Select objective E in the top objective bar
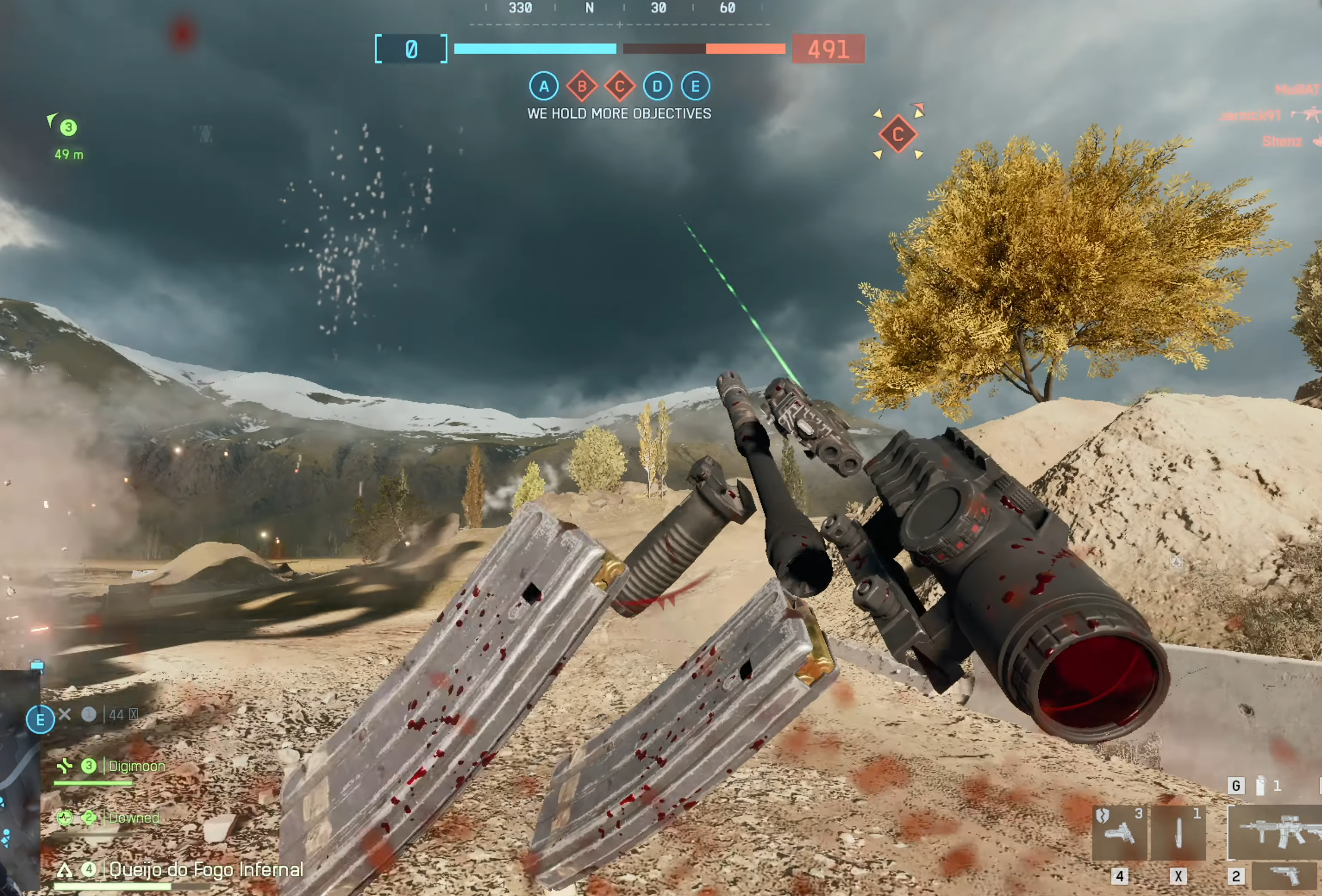 (x=695, y=87)
